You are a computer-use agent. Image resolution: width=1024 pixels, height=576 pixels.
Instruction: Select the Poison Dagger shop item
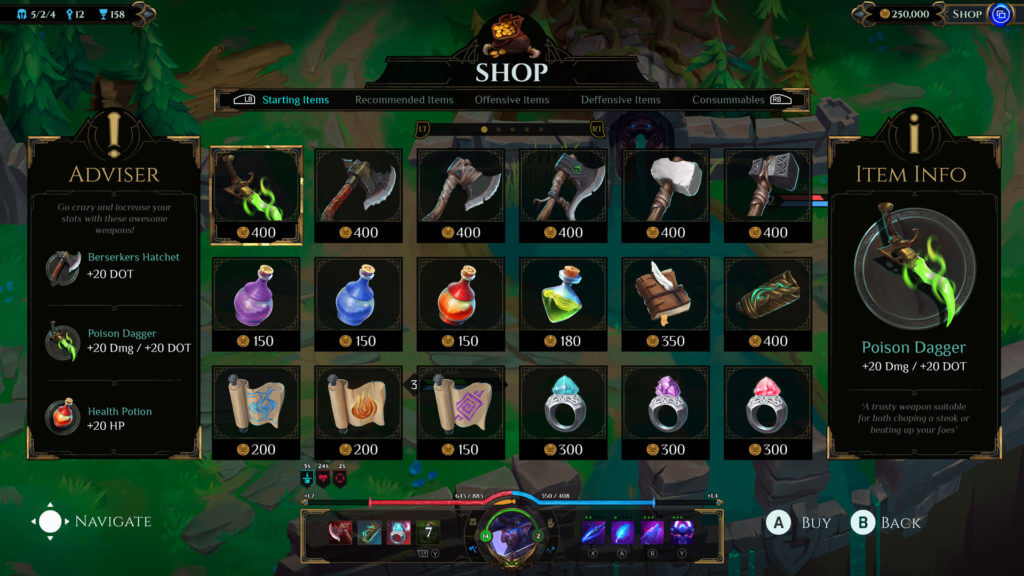tap(256, 196)
